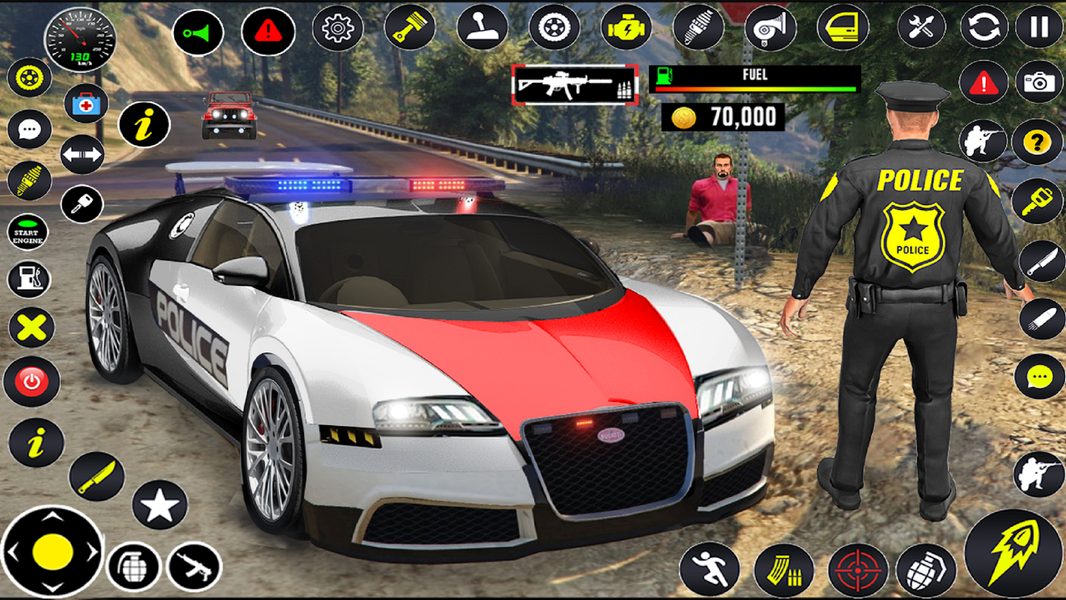
Task: Throw a grenade using the bottom-right grenade icon
Action: [925, 570]
